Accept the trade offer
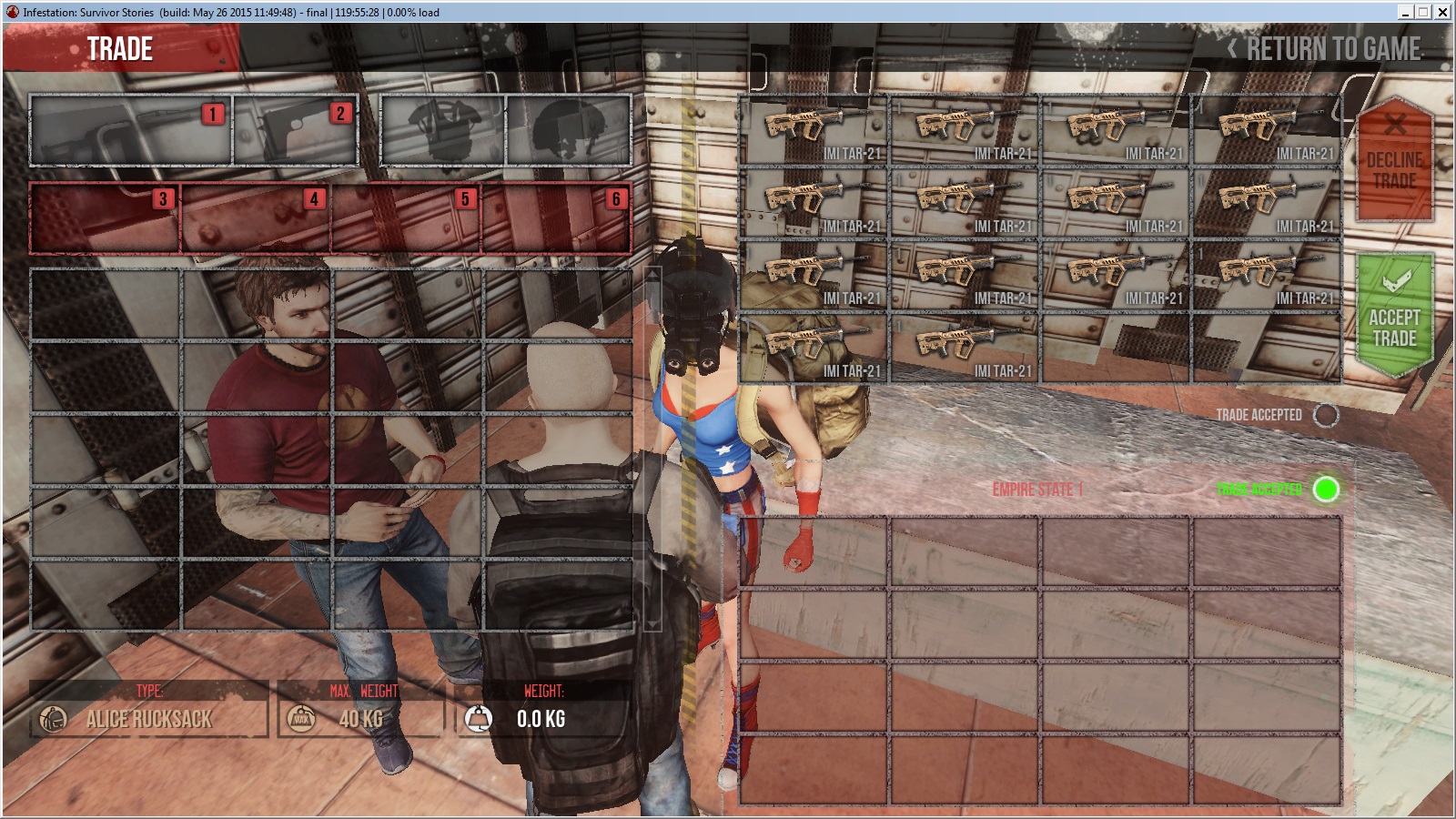The width and height of the screenshot is (1456, 819). 1394,315
